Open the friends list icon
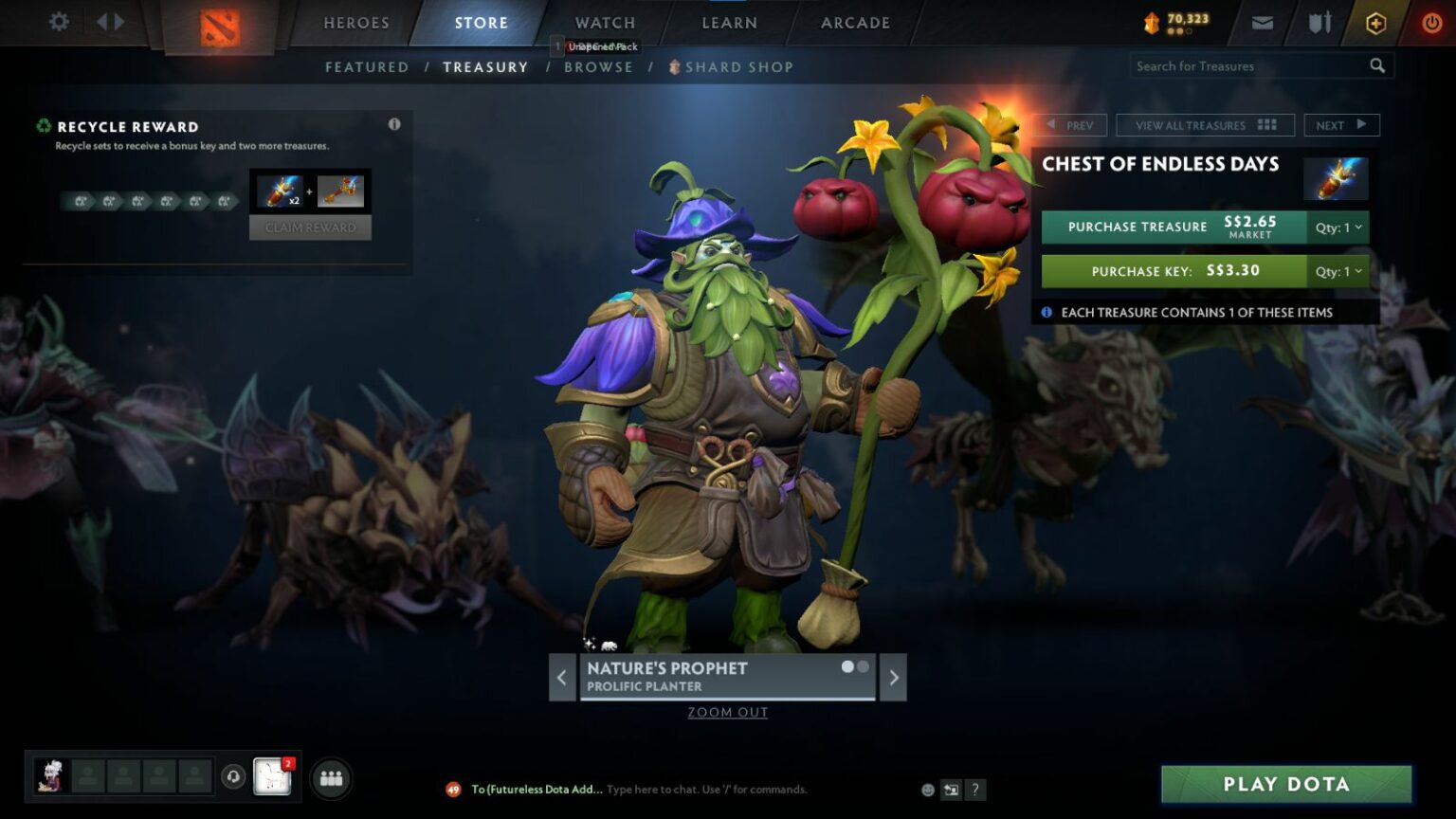The width and height of the screenshot is (1456, 819). click(x=330, y=778)
